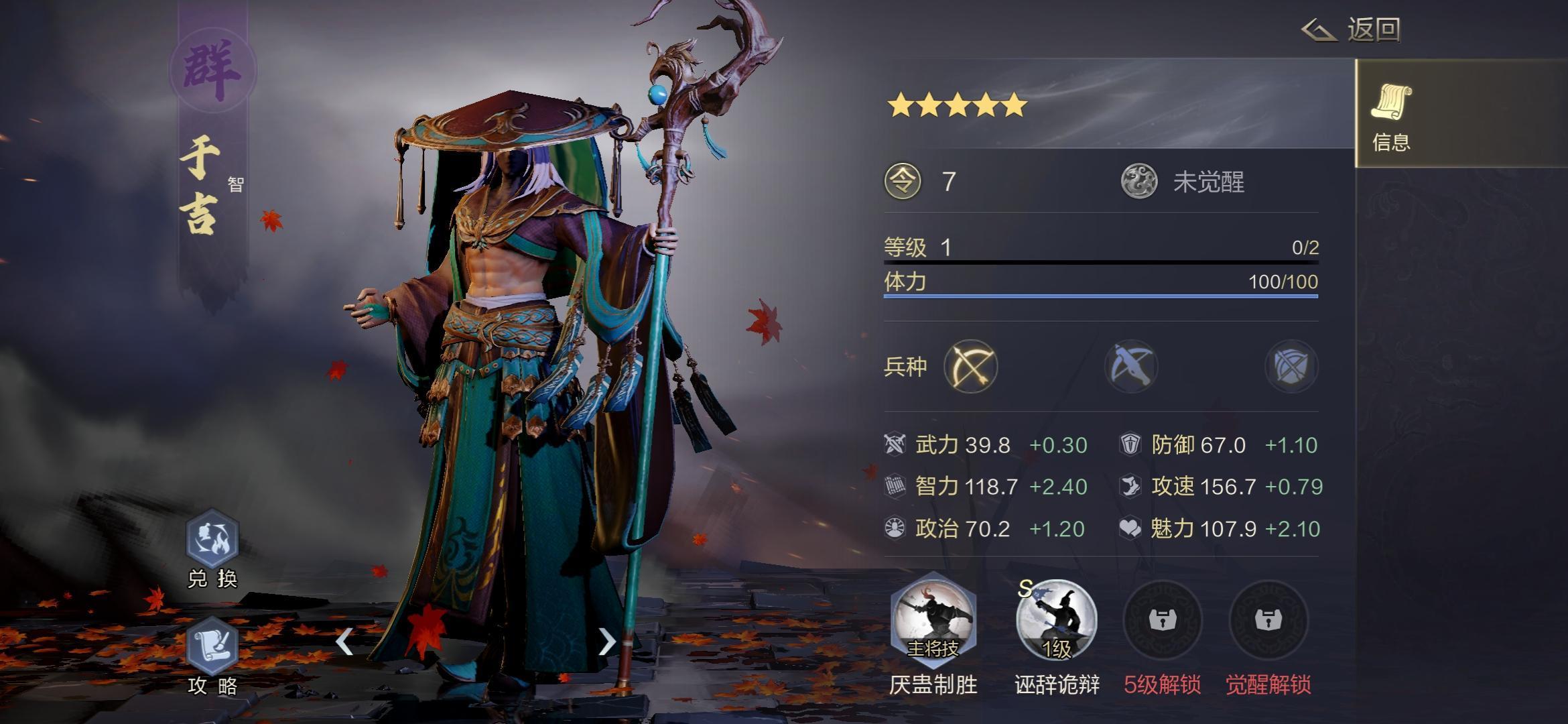Viewport: 1568px width, 724px height.
Task: Show the previous general with left arrow
Action: [344, 642]
